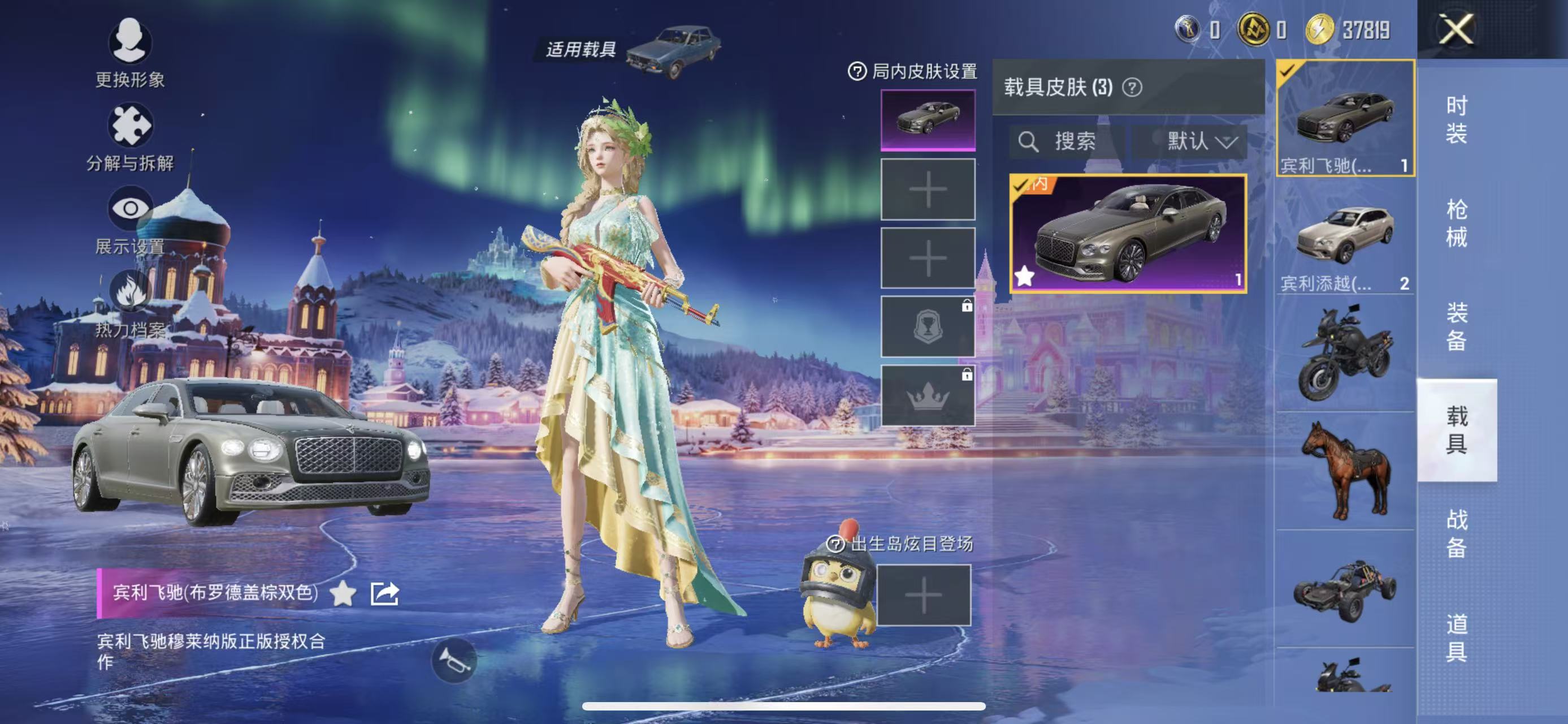This screenshot has width=1568, height=724.
Task: Sound the horn trumpet icon
Action: point(453,661)
